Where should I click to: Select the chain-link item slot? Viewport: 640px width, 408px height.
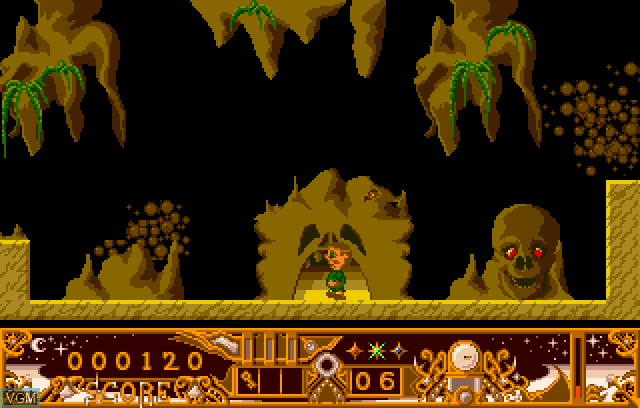click(x=248, y=379)
